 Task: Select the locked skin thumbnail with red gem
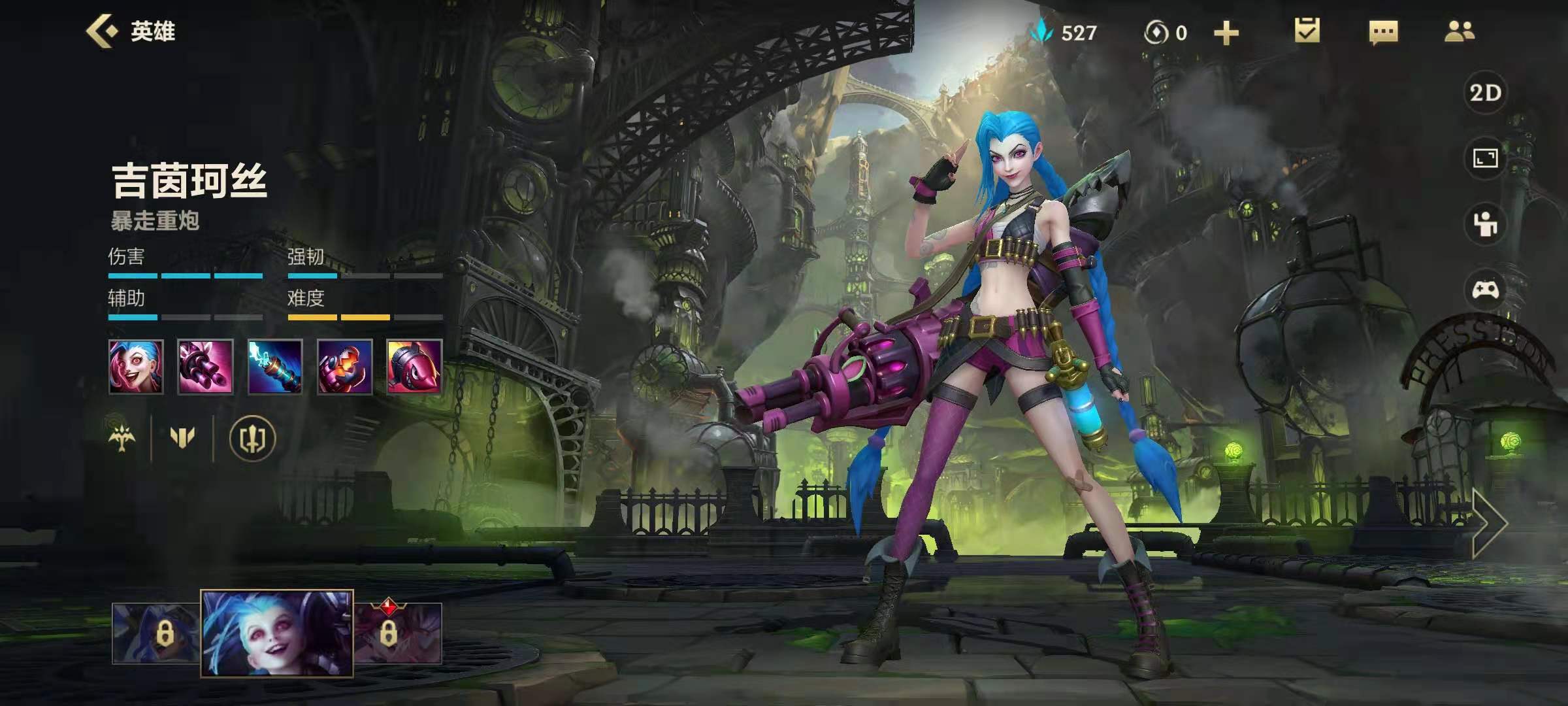tap(398, 633)
